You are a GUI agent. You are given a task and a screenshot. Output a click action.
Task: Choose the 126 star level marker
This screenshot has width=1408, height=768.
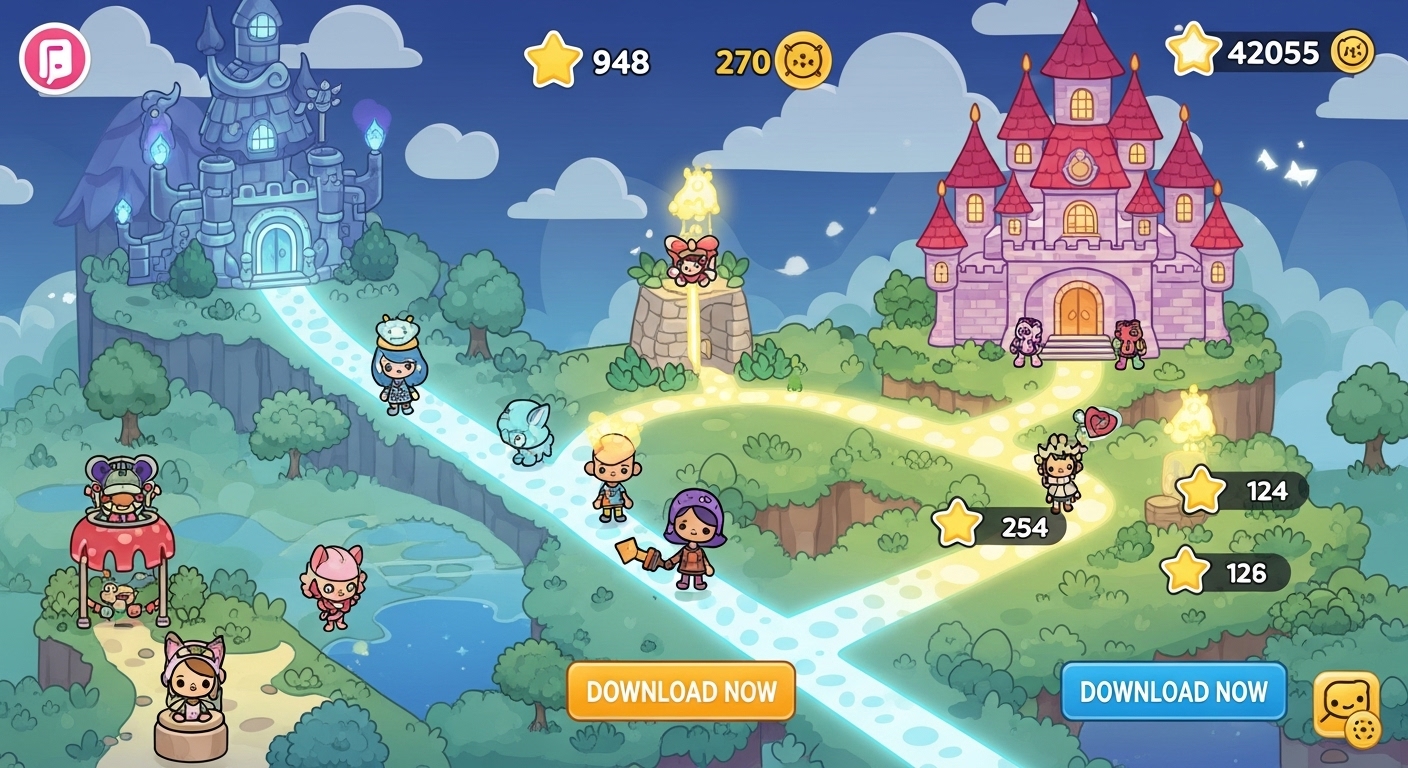(1226, 573)
